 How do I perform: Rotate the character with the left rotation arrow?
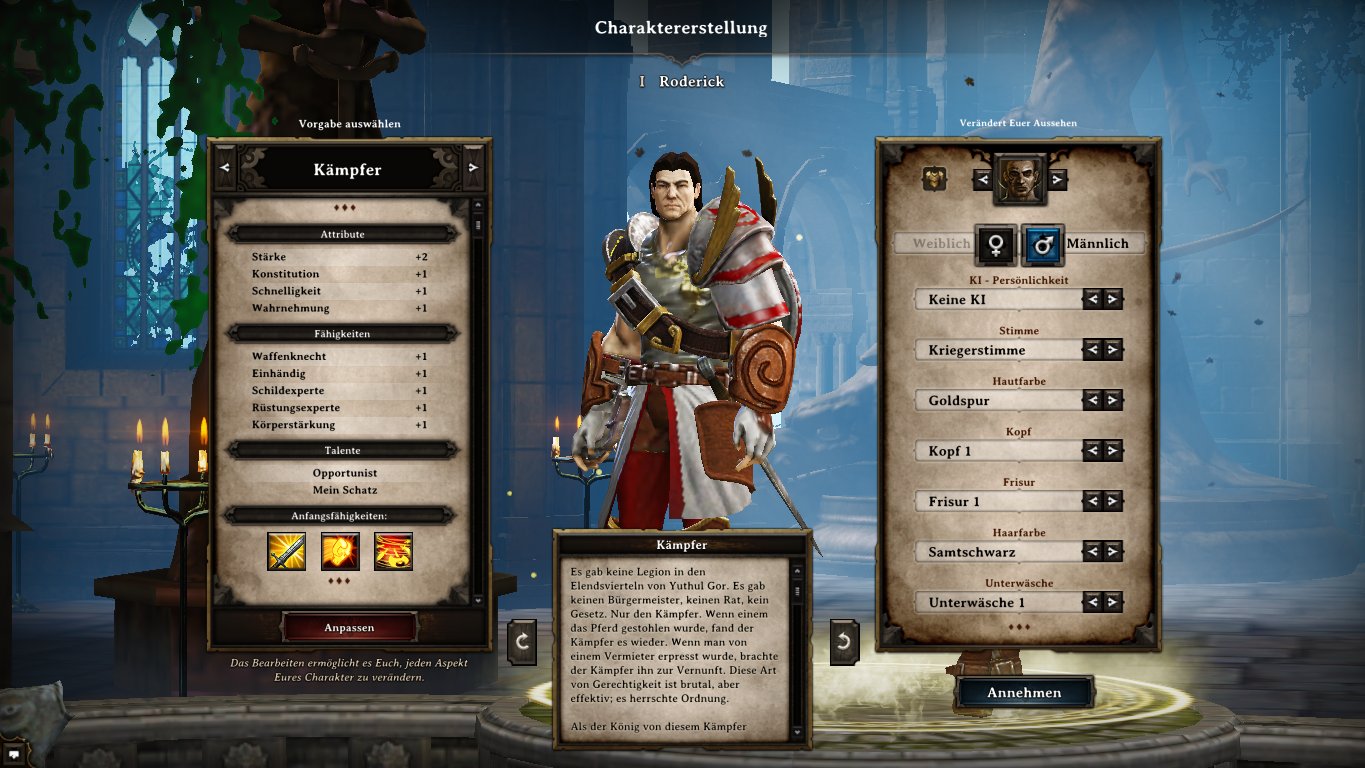[x=522, y=641]
